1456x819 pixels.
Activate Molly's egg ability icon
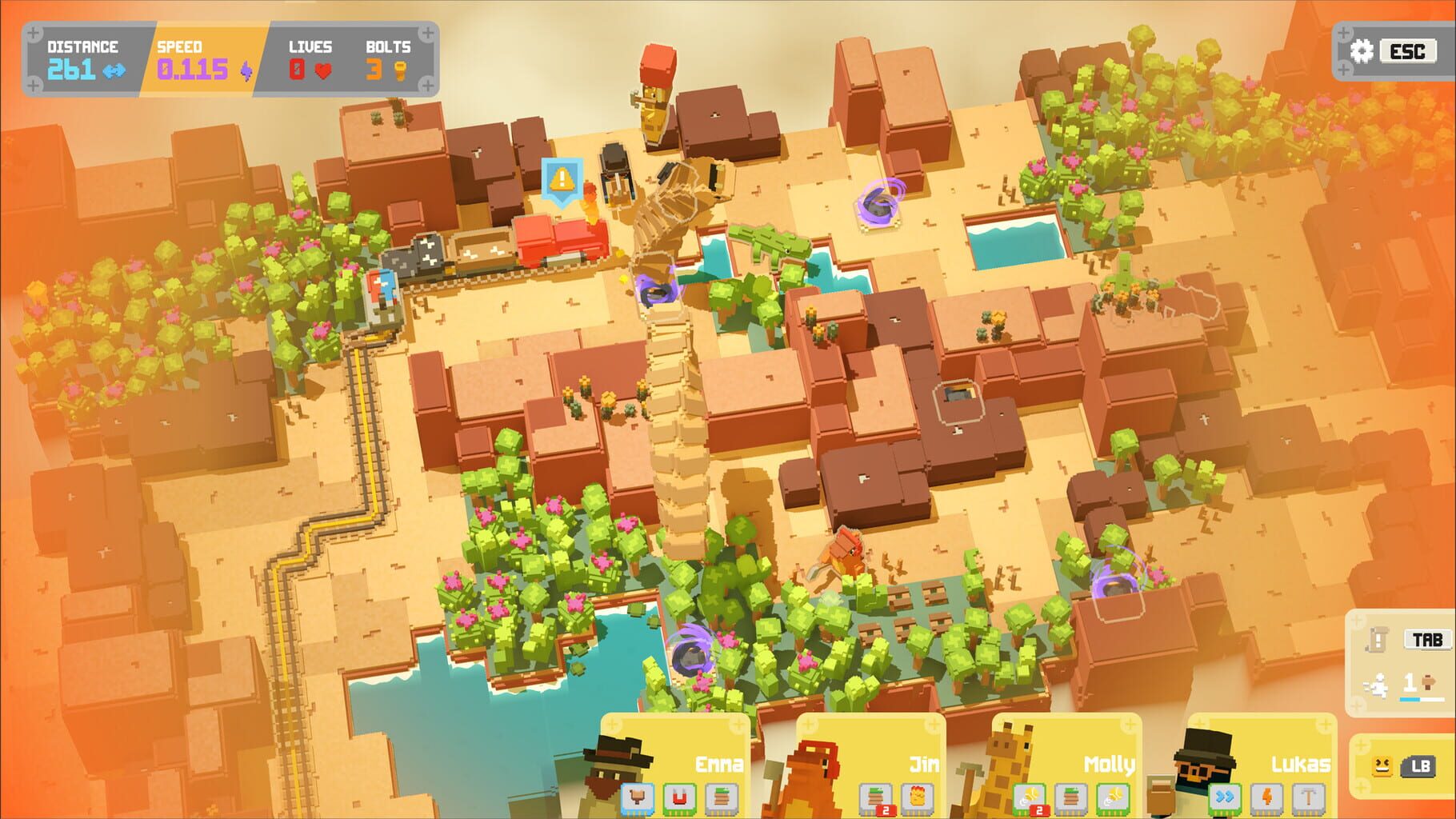coord(1031,795)
